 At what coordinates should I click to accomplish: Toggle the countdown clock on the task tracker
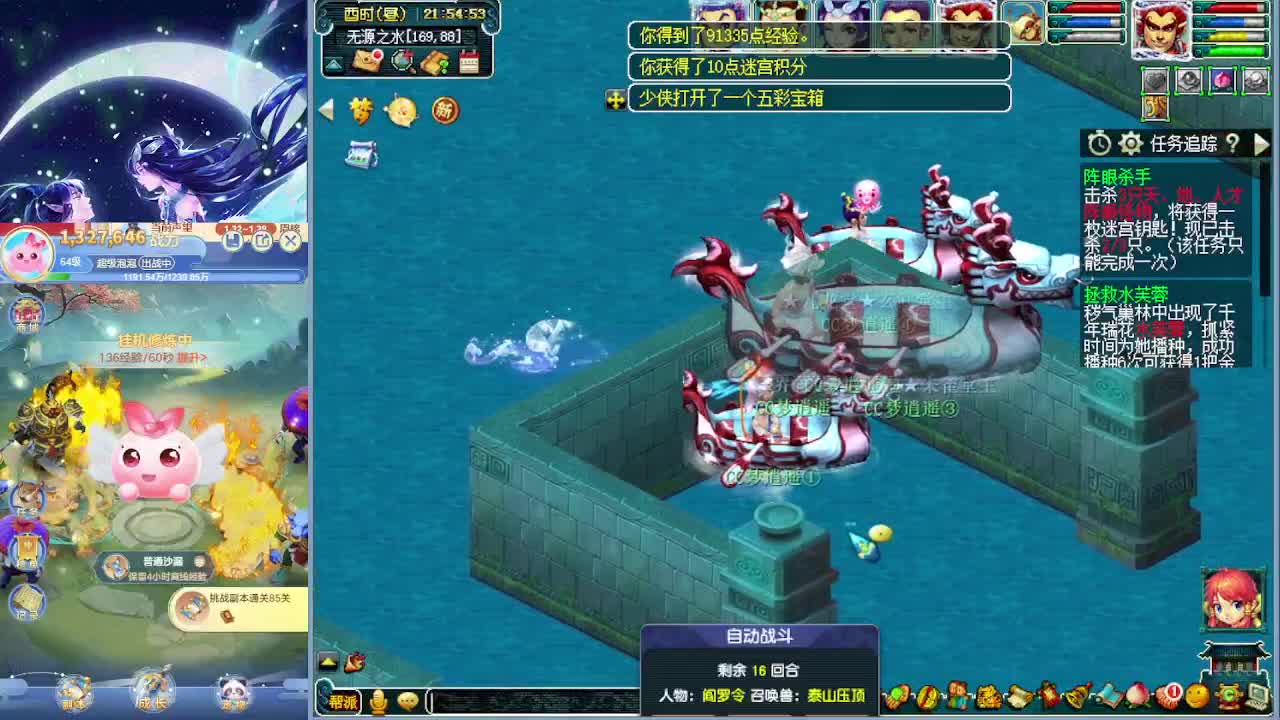[x=1099, y=141]
